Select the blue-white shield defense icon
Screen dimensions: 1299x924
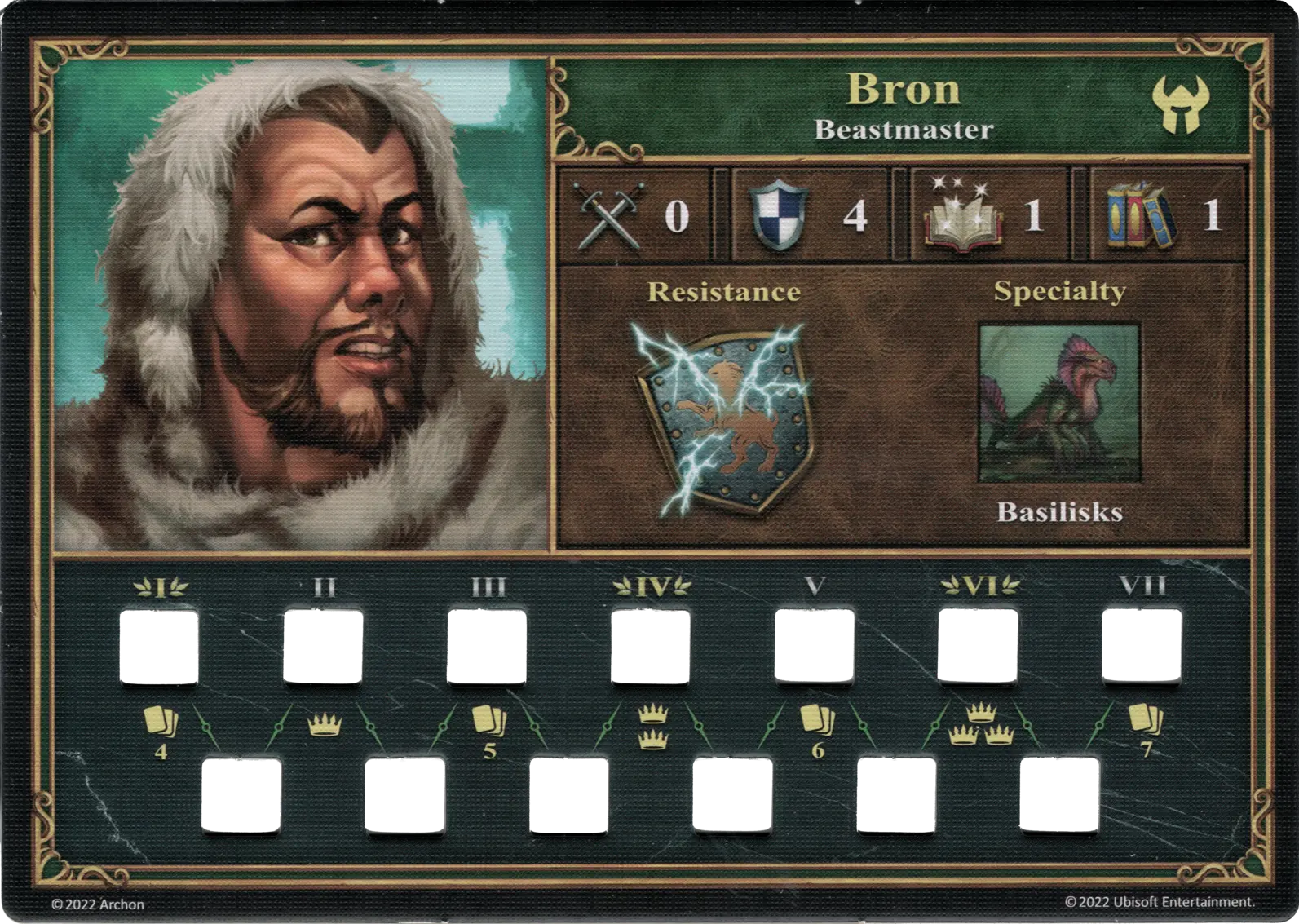coord(778,215)
